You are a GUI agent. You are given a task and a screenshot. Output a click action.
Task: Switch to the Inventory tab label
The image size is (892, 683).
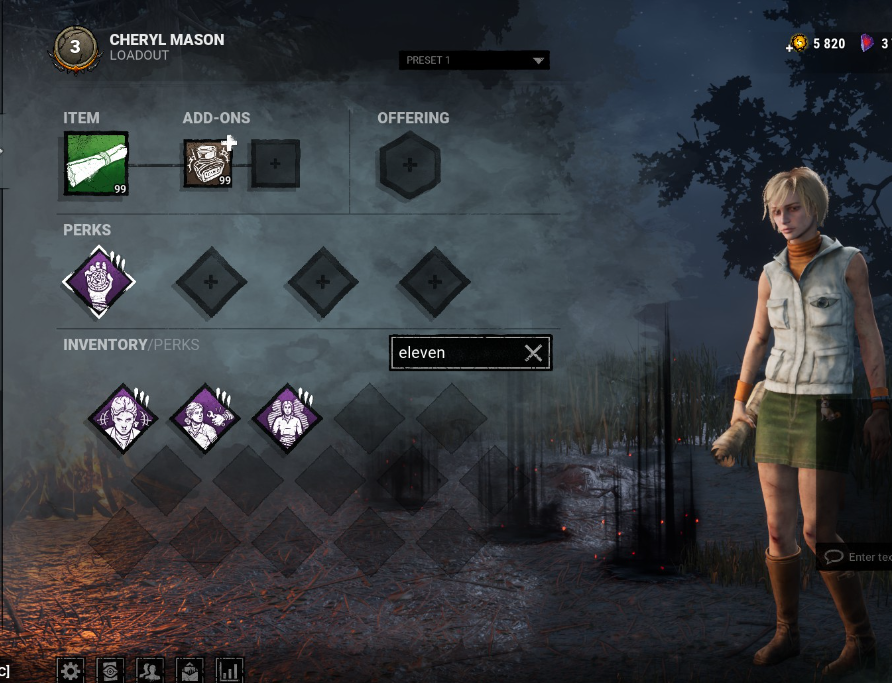pyautogui.click(x=105, y=345)
